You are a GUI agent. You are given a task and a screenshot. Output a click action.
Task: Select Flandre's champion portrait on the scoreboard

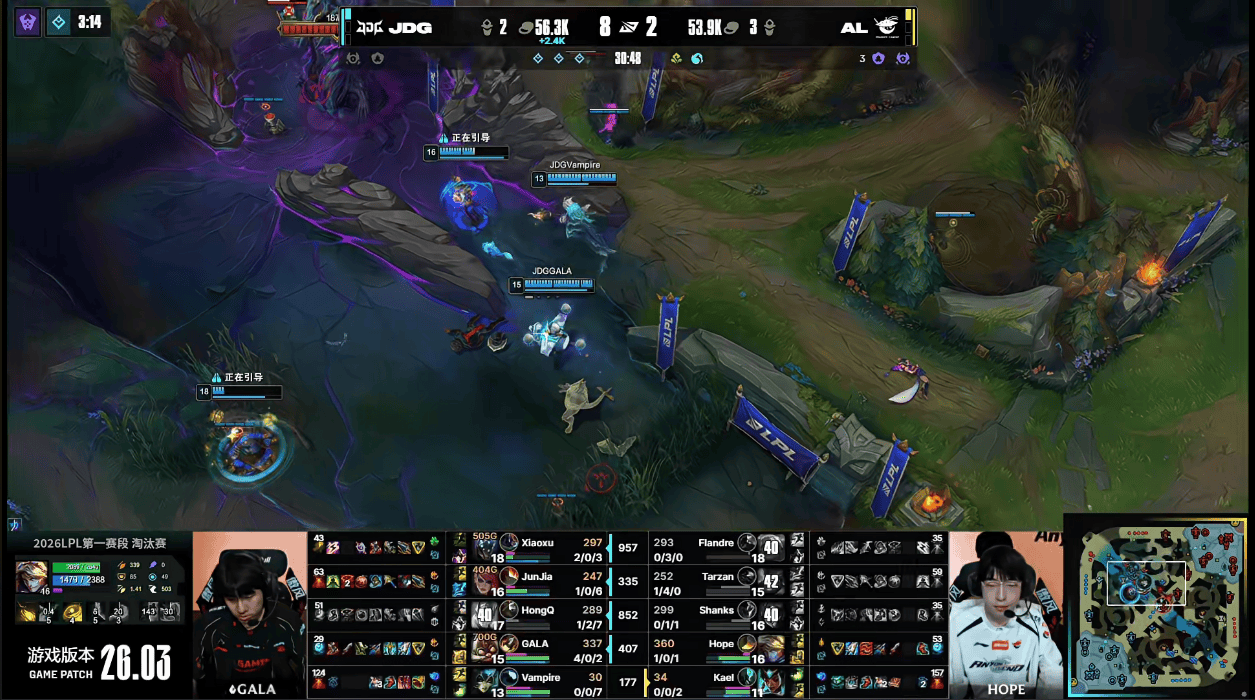pos(748,545)
